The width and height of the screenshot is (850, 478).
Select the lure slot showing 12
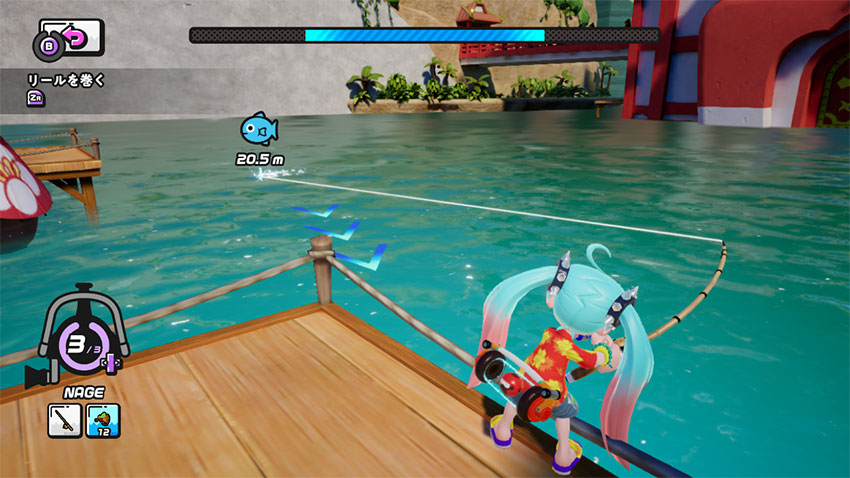pyautogui.click(x=102, y=420)
